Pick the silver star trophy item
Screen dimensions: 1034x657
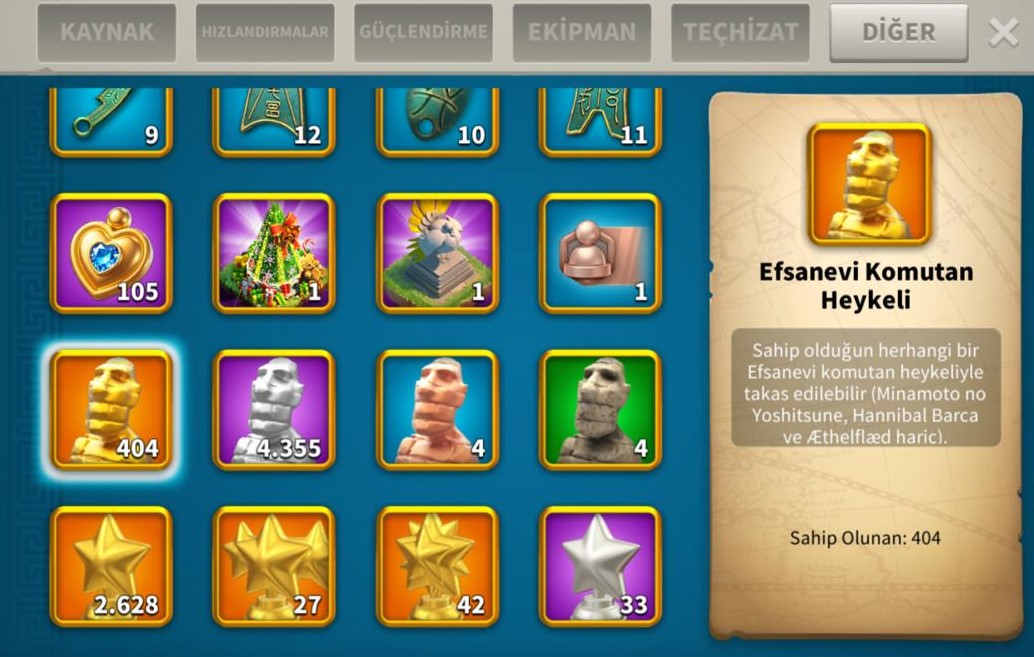tap(600, 566)
